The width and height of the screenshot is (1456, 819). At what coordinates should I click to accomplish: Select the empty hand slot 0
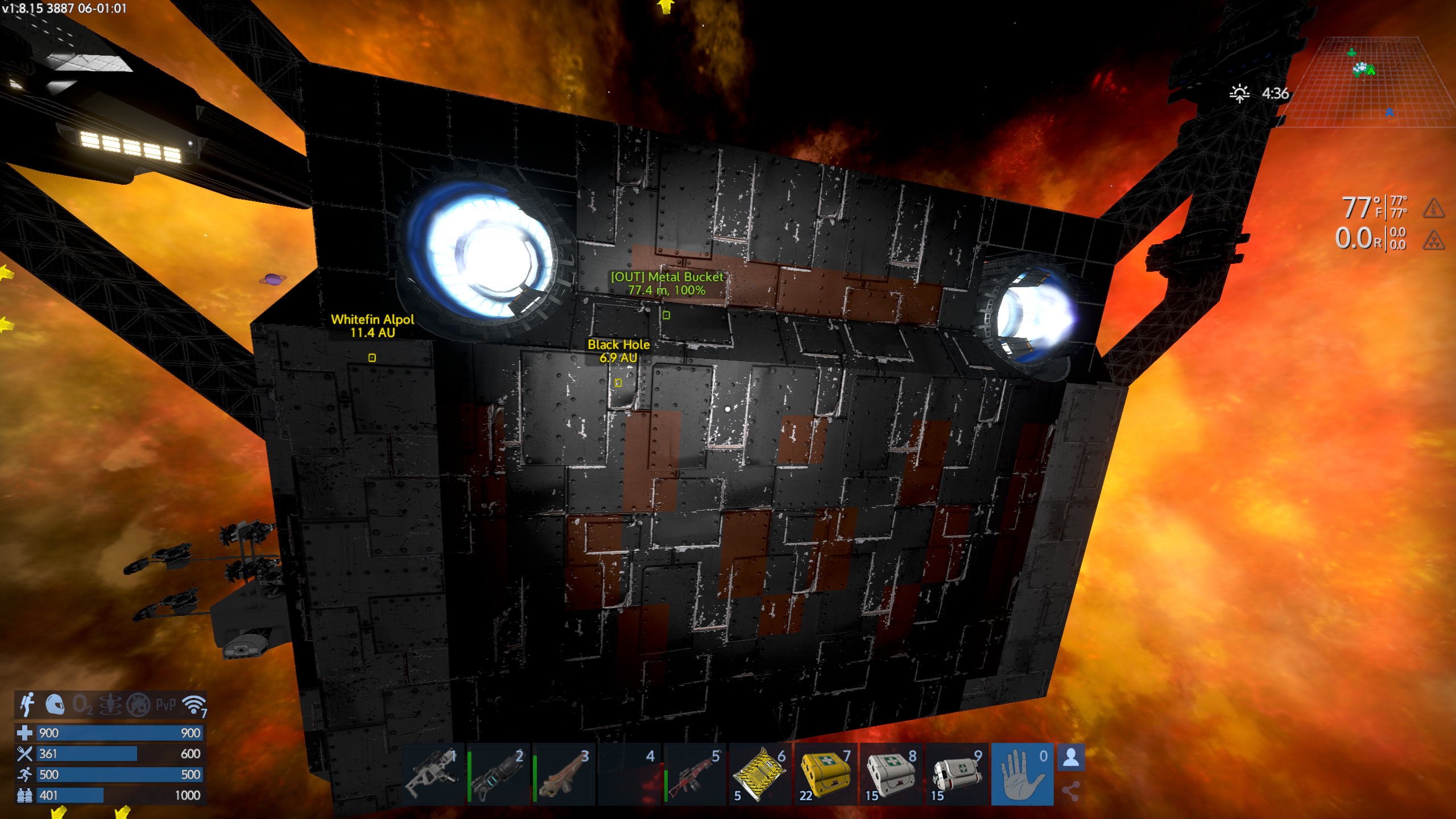tap(1022, 773)
